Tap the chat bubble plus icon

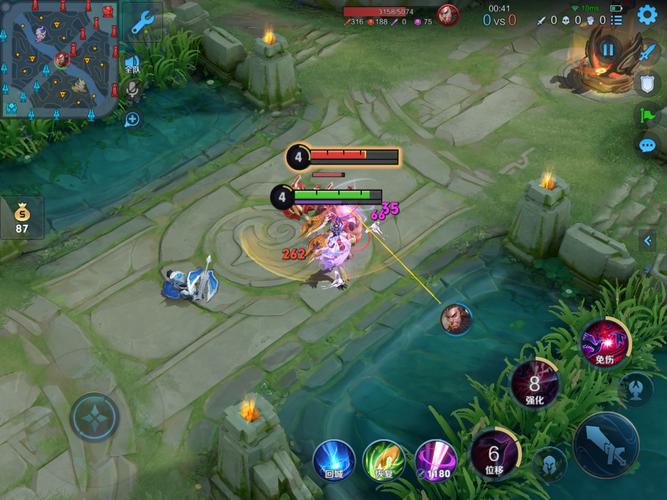coord(132,119)
